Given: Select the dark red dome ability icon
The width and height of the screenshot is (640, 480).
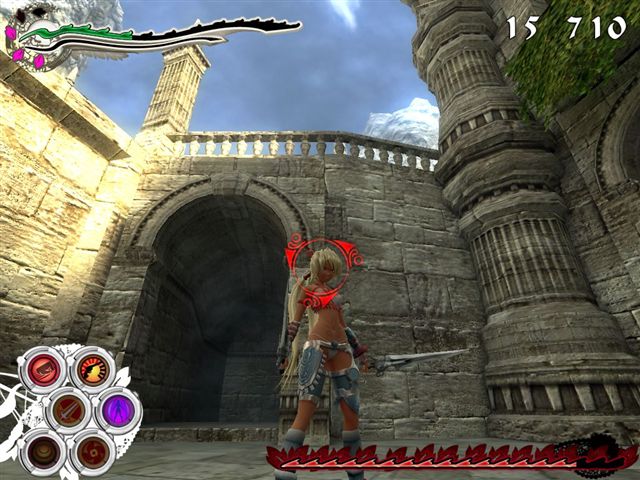Looking at the screenshot, I should (43, 451).
